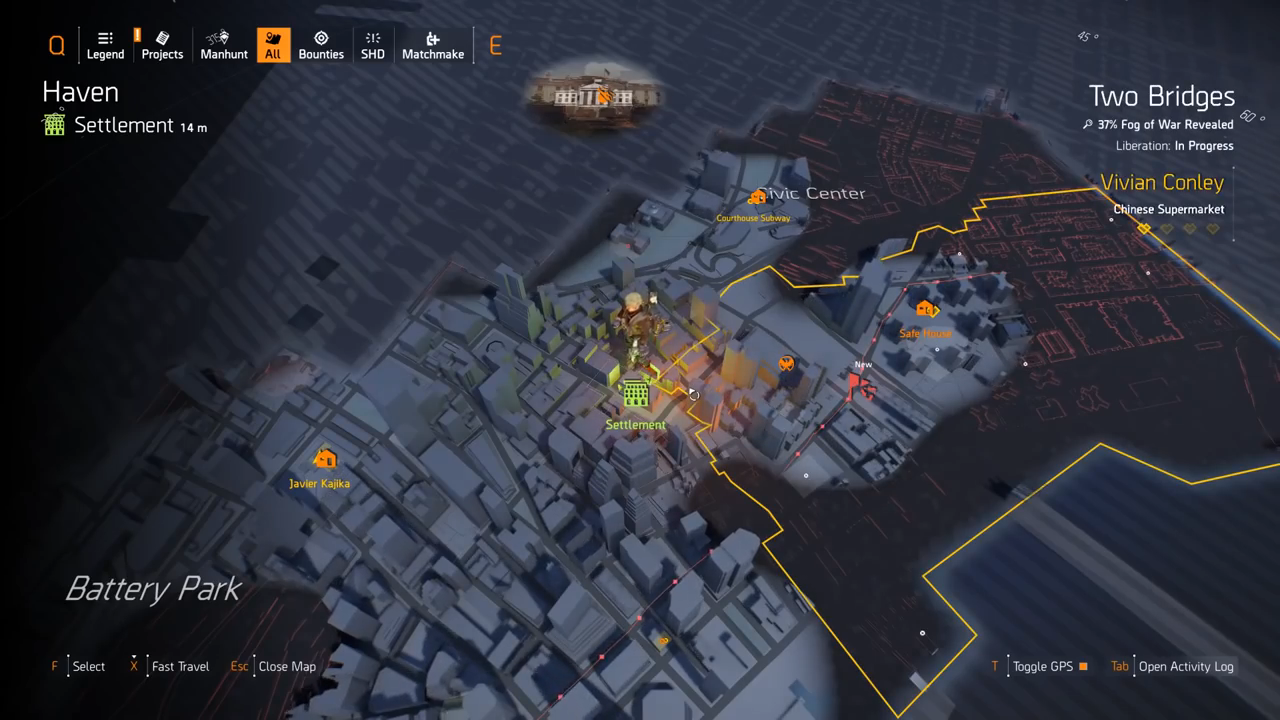Switch to the SHD tab
This screenshot has height=720, width=1280.
point(373,45)
